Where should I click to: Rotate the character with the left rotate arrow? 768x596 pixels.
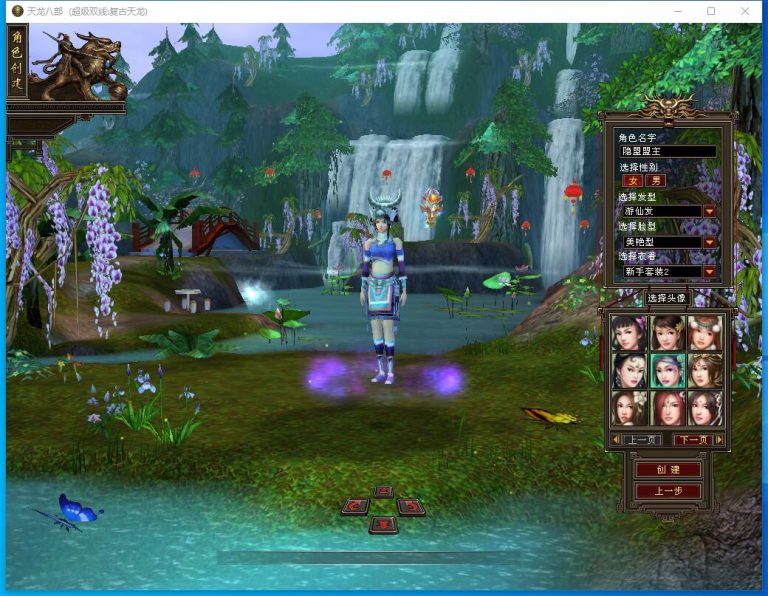tap(355, 506)
